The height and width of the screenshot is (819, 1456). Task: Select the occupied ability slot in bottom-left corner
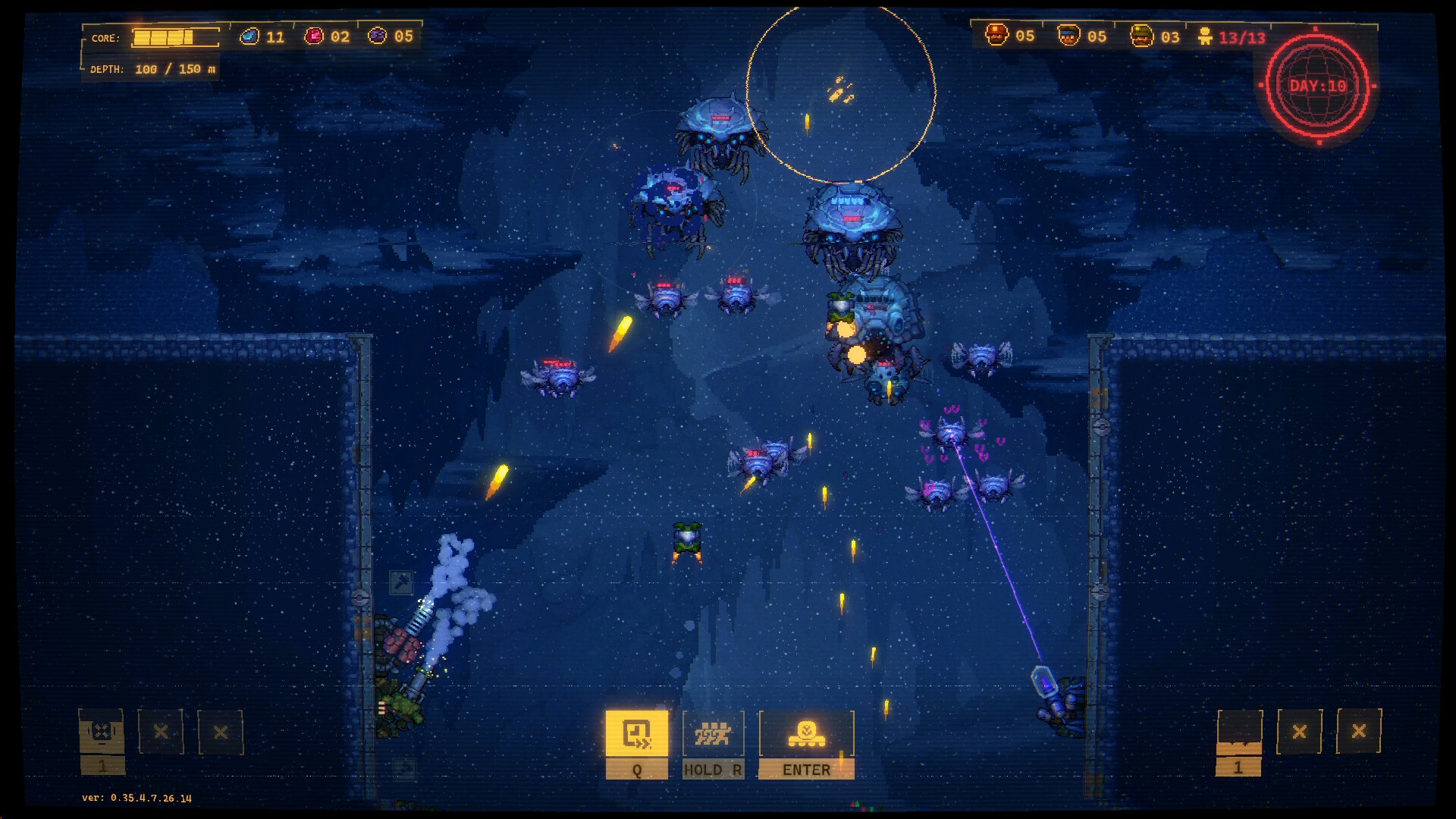pos(101,733)
